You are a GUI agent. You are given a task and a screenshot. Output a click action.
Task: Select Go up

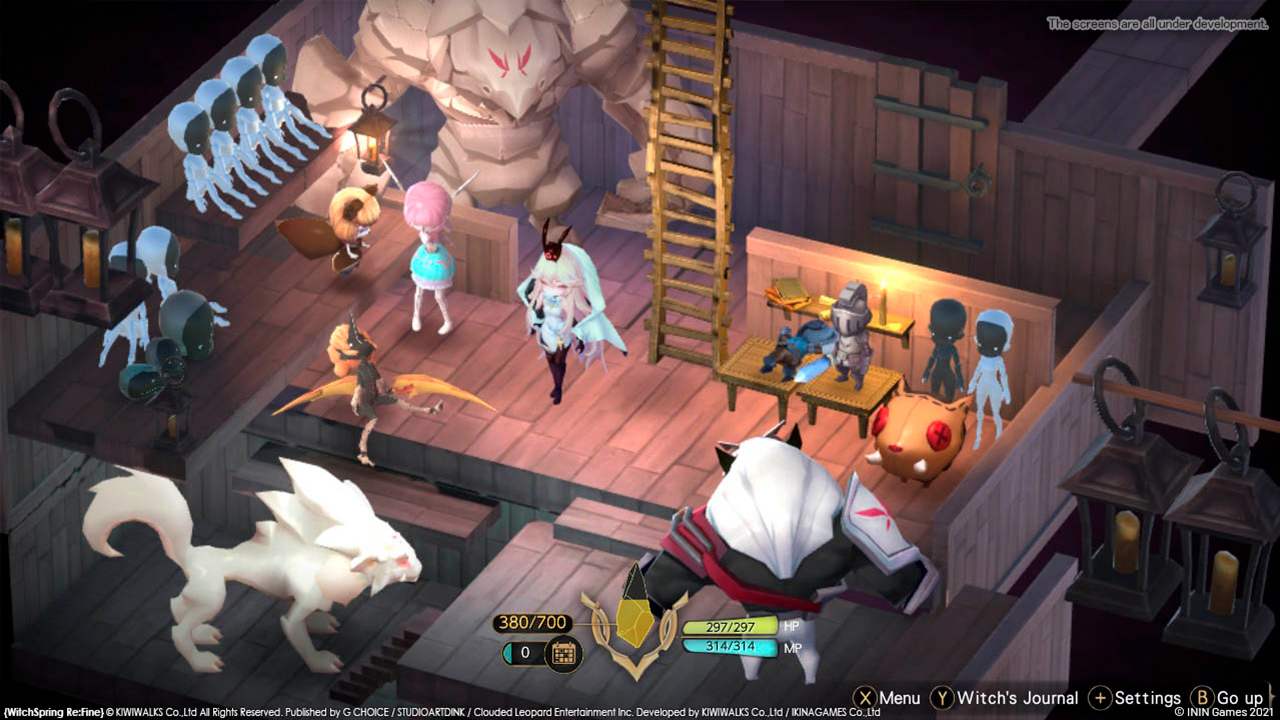[1240, 698]
